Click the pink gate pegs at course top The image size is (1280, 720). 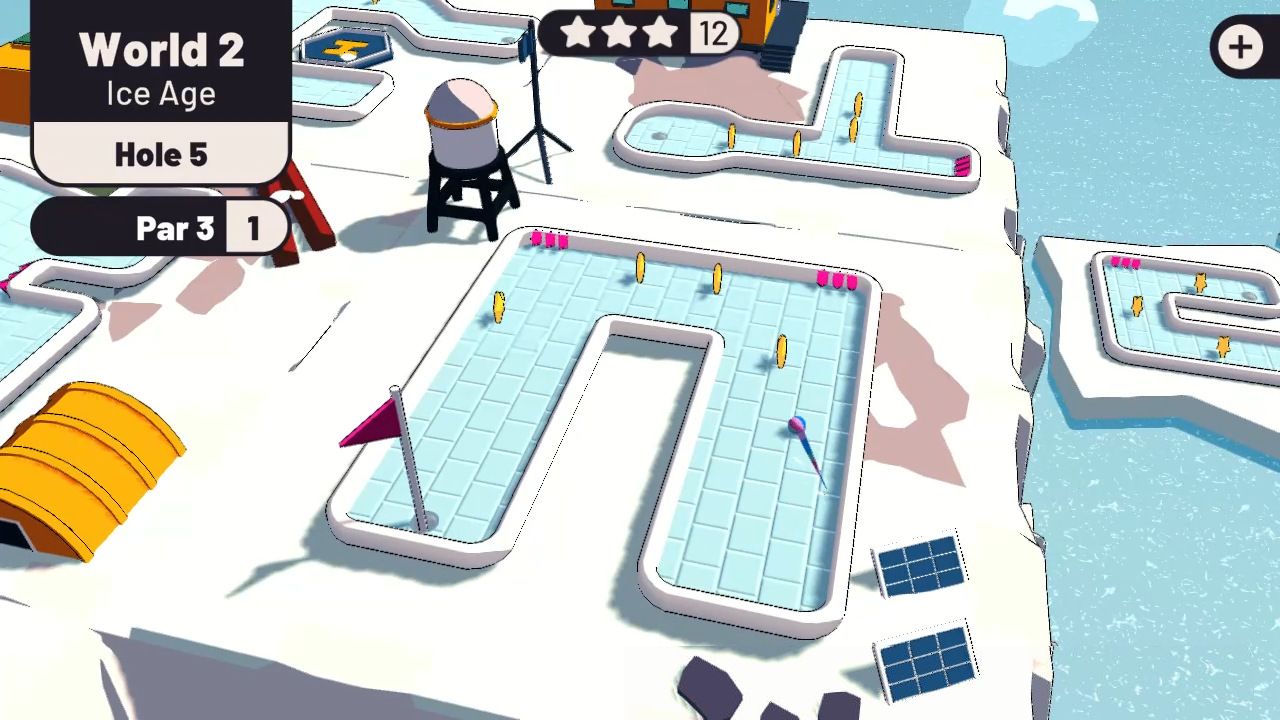tap(551, 240)
